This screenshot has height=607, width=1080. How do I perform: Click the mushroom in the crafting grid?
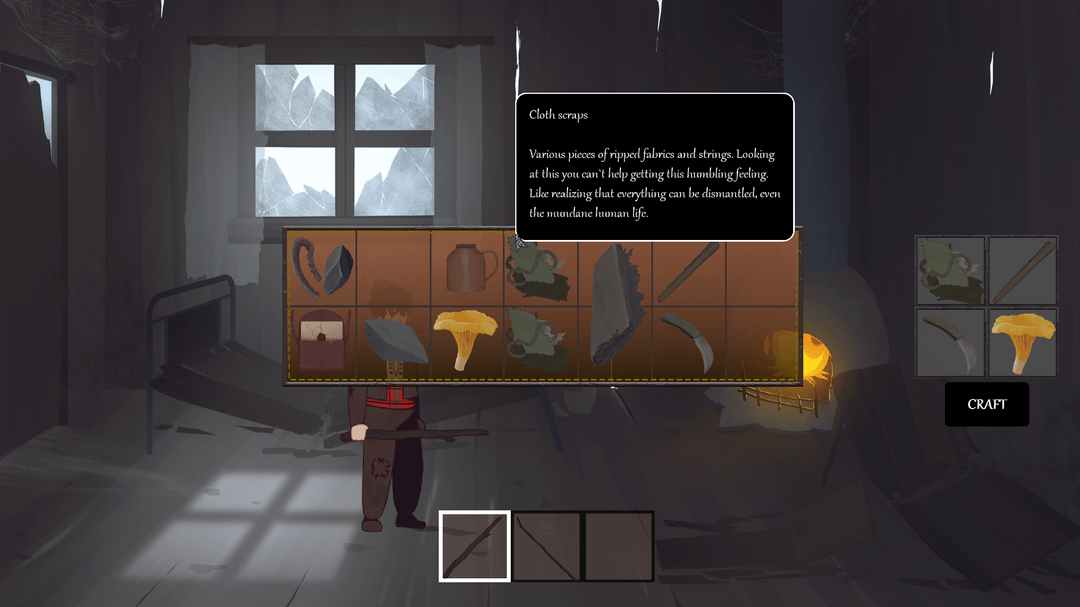coord(1022,342)
